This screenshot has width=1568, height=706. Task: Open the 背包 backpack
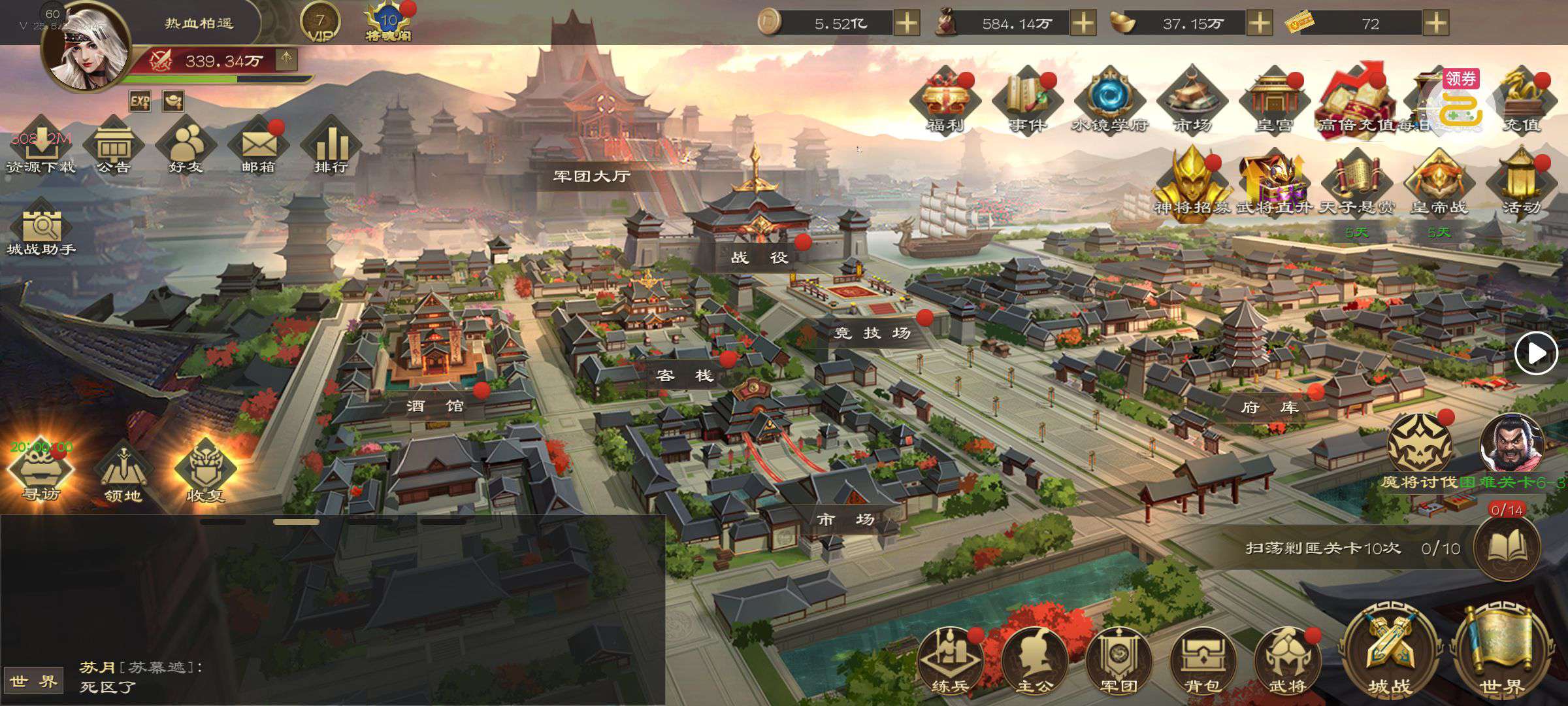[1203, 660]
